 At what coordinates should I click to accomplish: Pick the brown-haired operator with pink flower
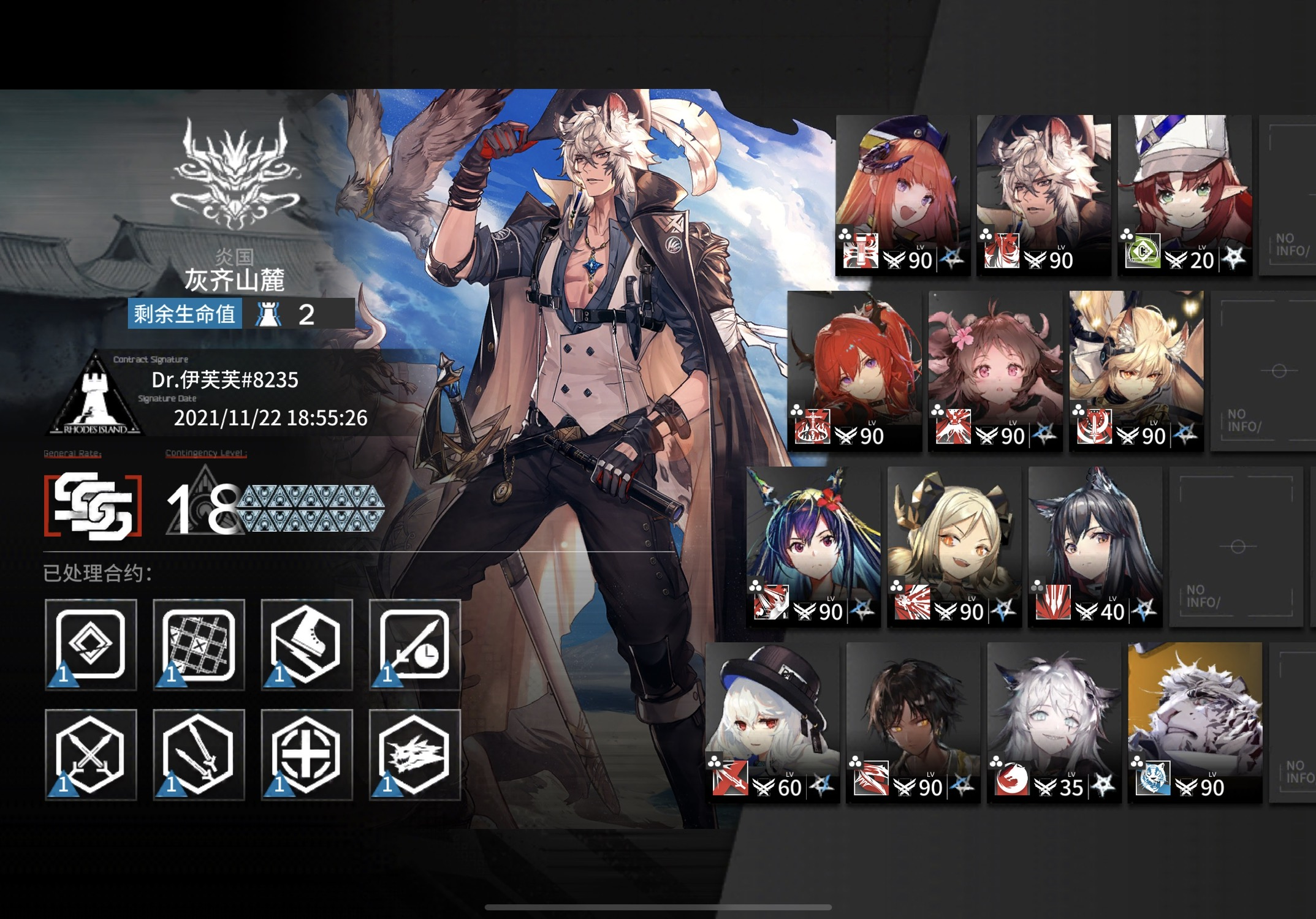point(995,371)
